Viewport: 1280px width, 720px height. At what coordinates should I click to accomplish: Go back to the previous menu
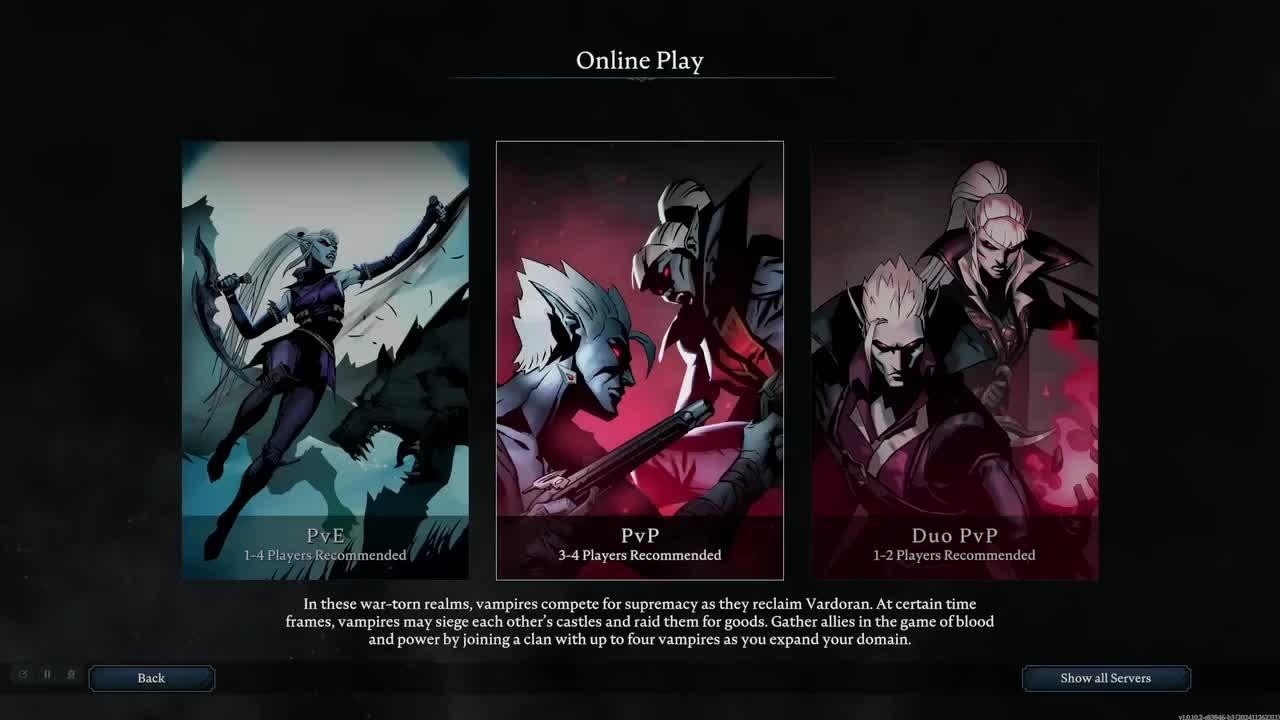(151, 678)
